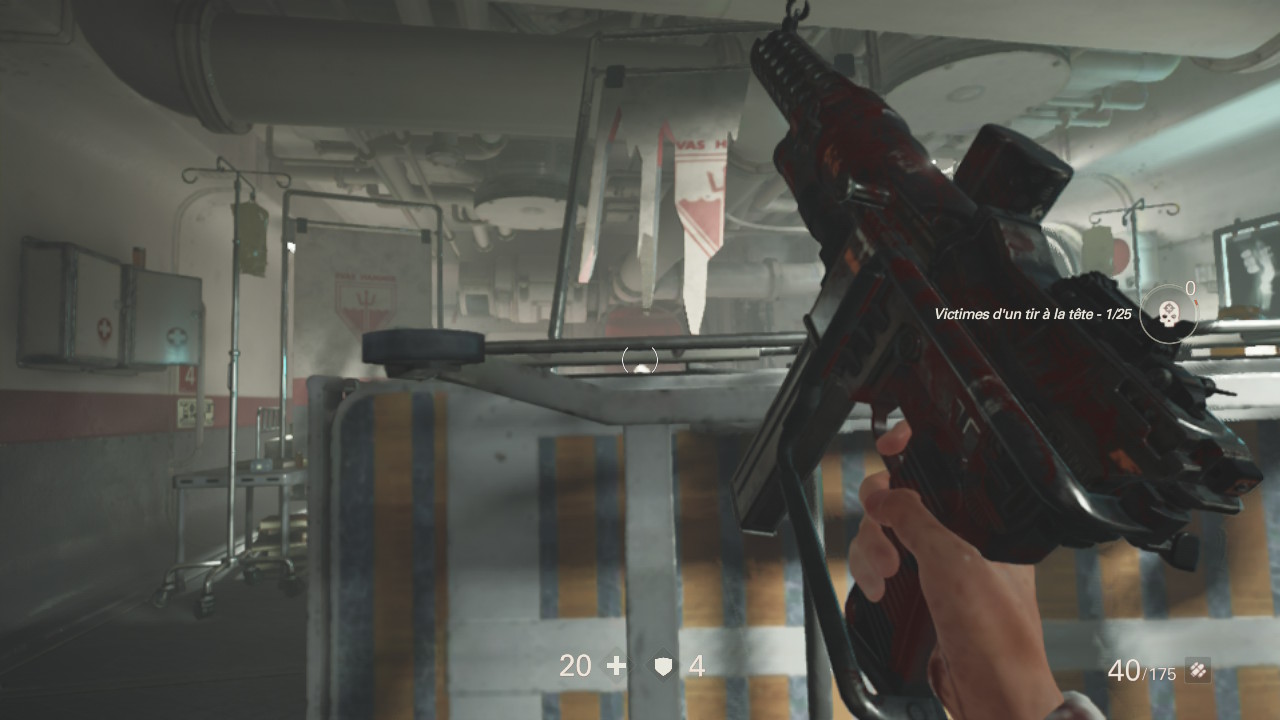The width and height of the screenshot is (1280, 720).
Task: Click the skull counter showing 0
Action: point(1189,287)
